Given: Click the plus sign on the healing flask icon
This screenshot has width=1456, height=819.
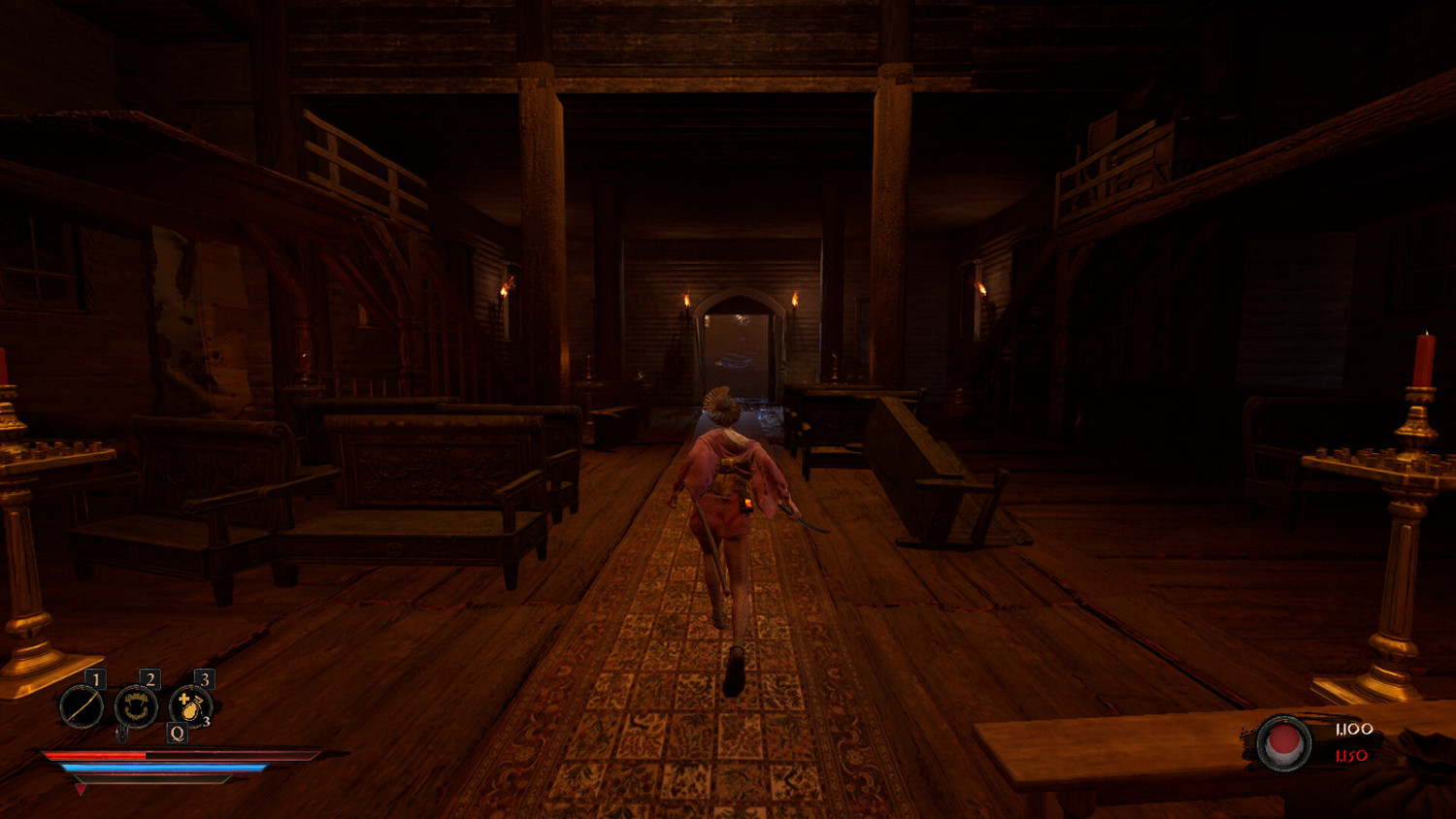Looking at the screenshot, I should pos(182,698).
